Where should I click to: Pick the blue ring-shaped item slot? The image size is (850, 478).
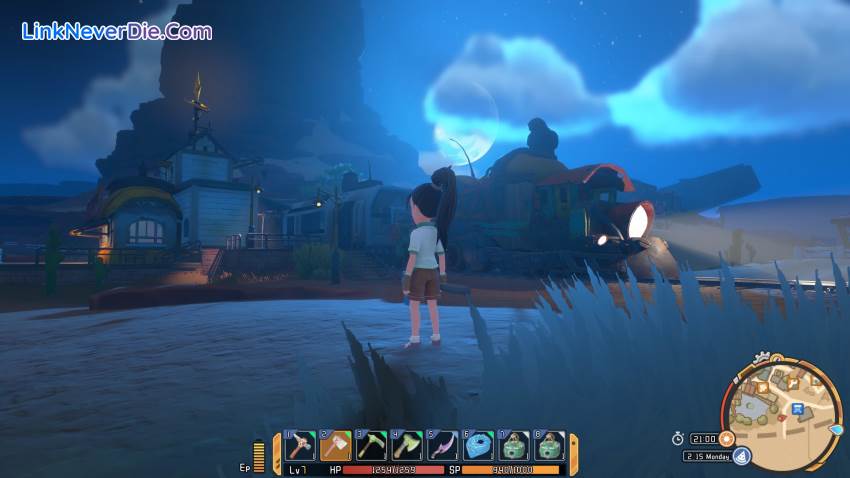(x=479, y=445)
